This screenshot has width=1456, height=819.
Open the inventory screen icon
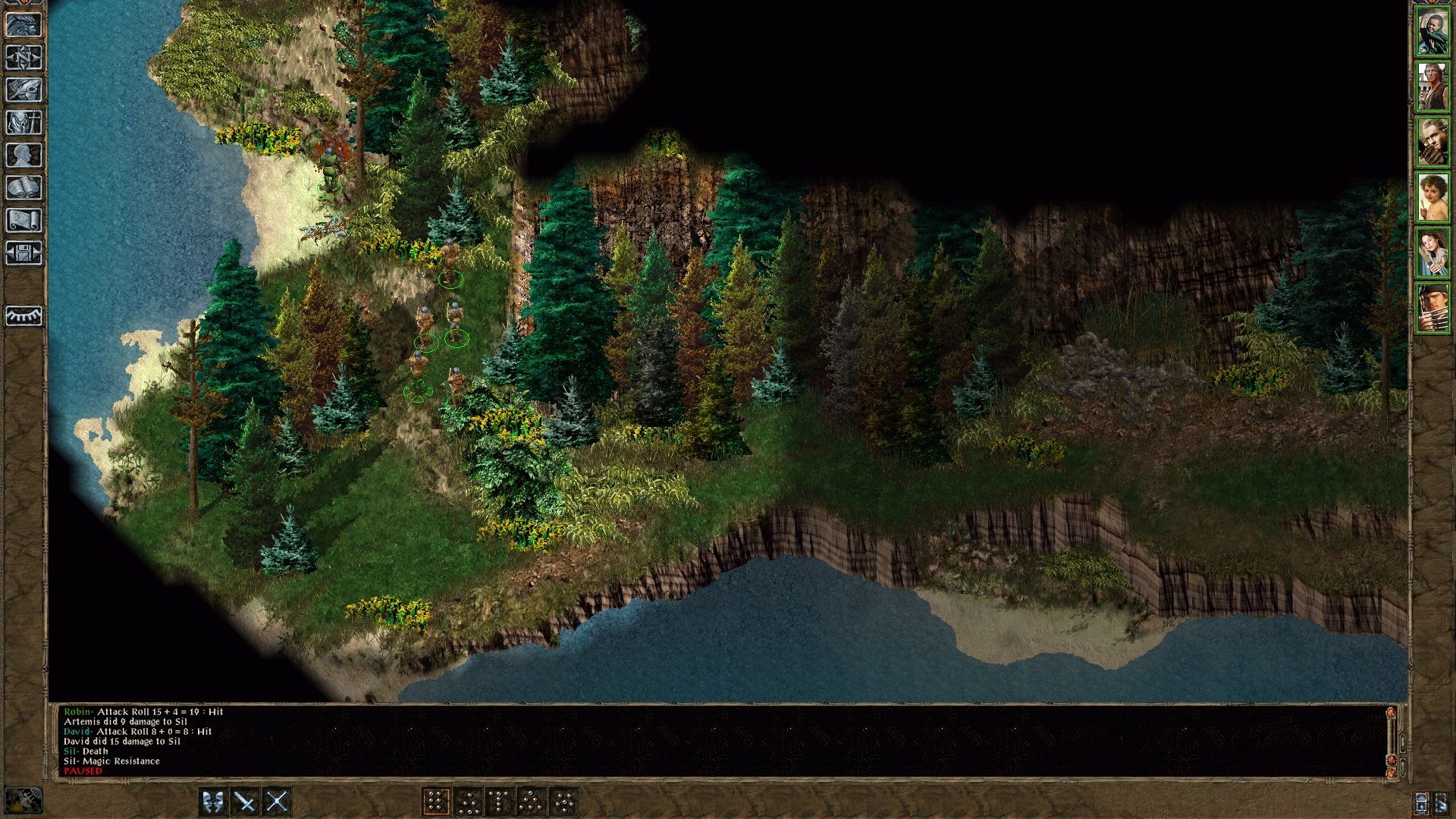pos(24,123)
